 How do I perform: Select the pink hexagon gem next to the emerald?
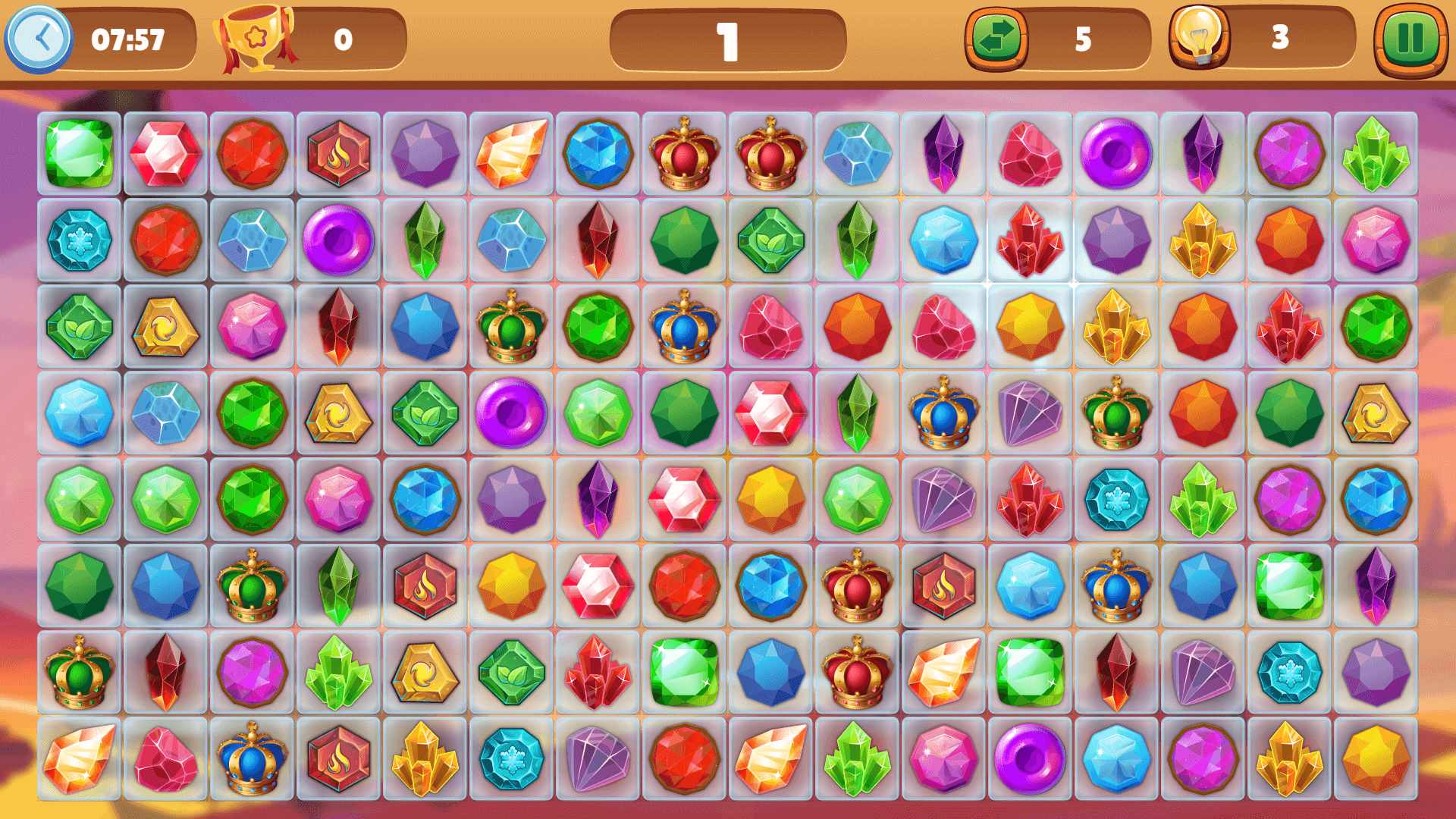tap(165, 153)
